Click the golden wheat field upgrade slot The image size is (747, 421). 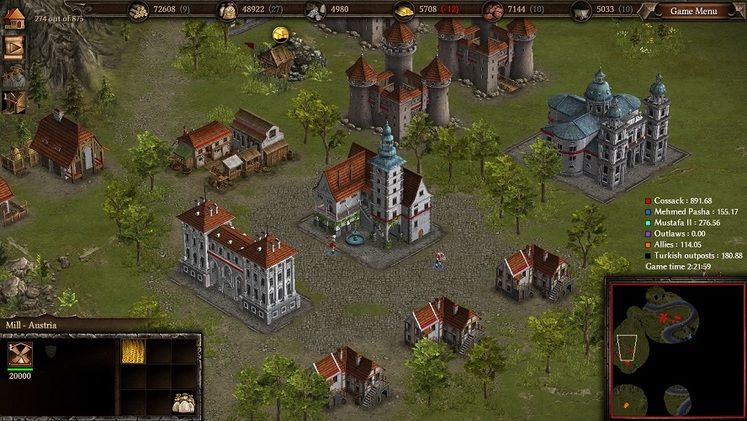[x=133, y=351]
